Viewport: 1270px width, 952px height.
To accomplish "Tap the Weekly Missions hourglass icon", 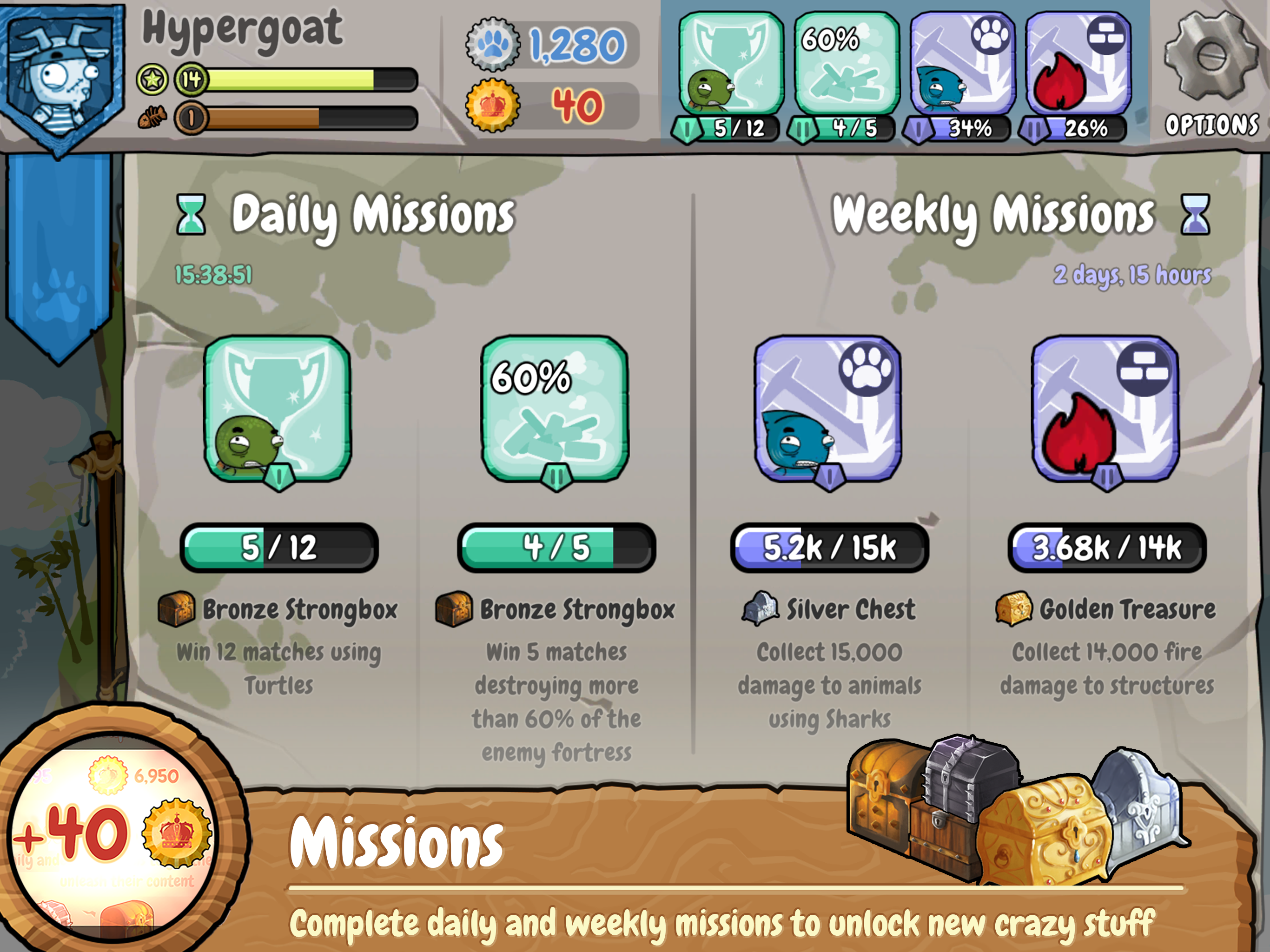I will pyautogui.click(x=1195, y=215).
